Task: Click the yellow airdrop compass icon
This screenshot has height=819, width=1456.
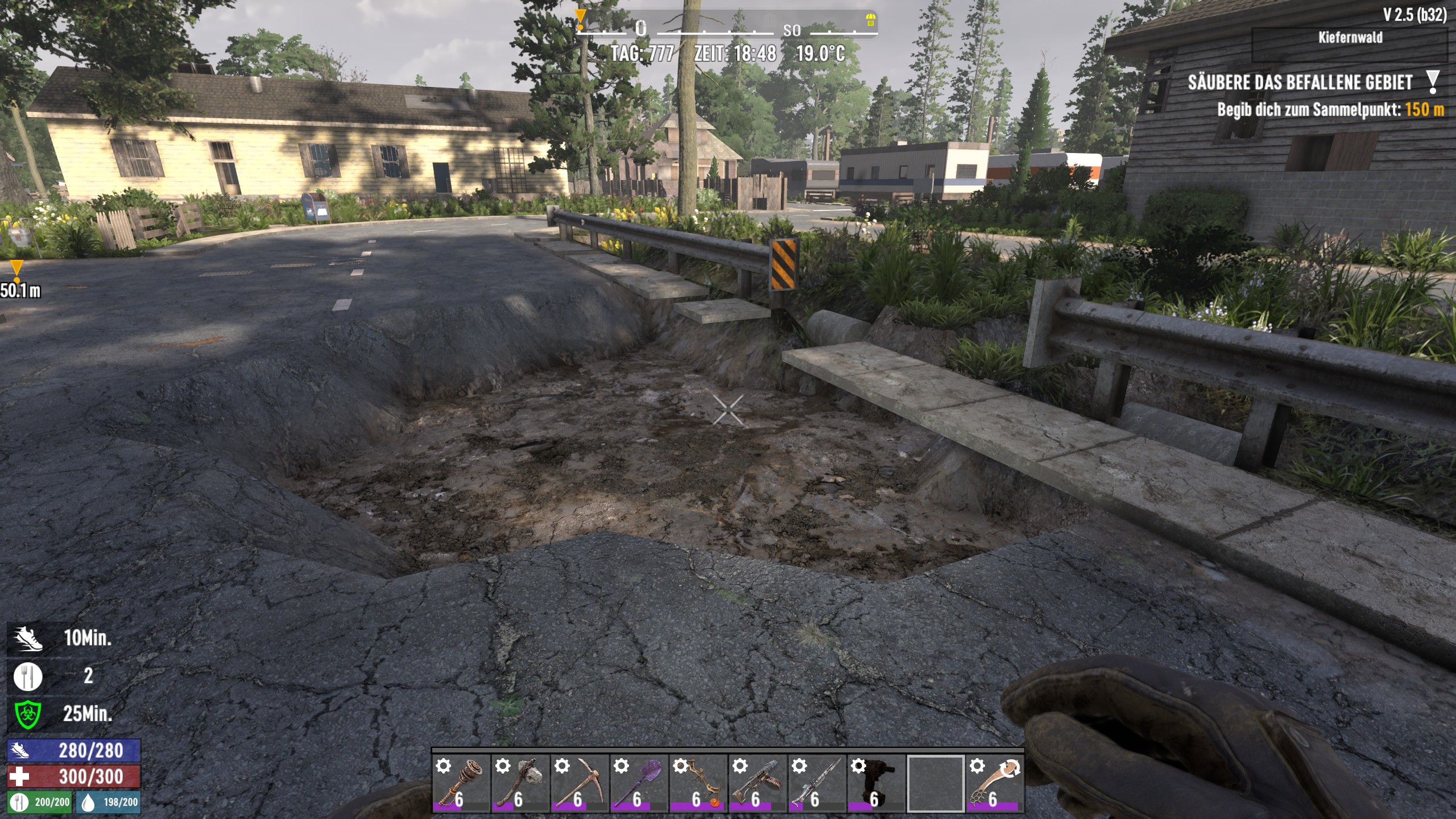Action: tap(870, 20)
